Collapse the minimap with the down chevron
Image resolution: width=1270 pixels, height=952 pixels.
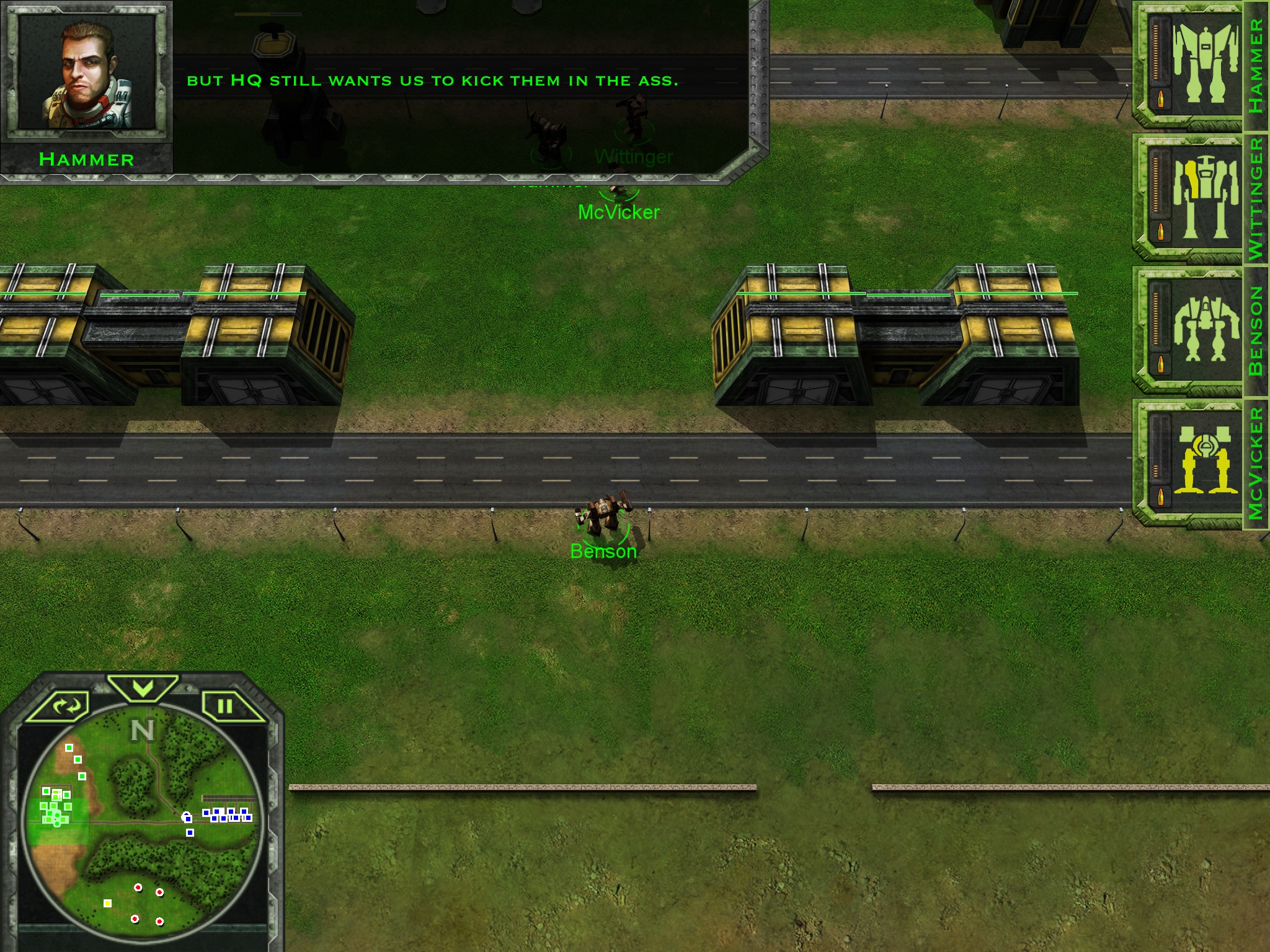[143, 687]
